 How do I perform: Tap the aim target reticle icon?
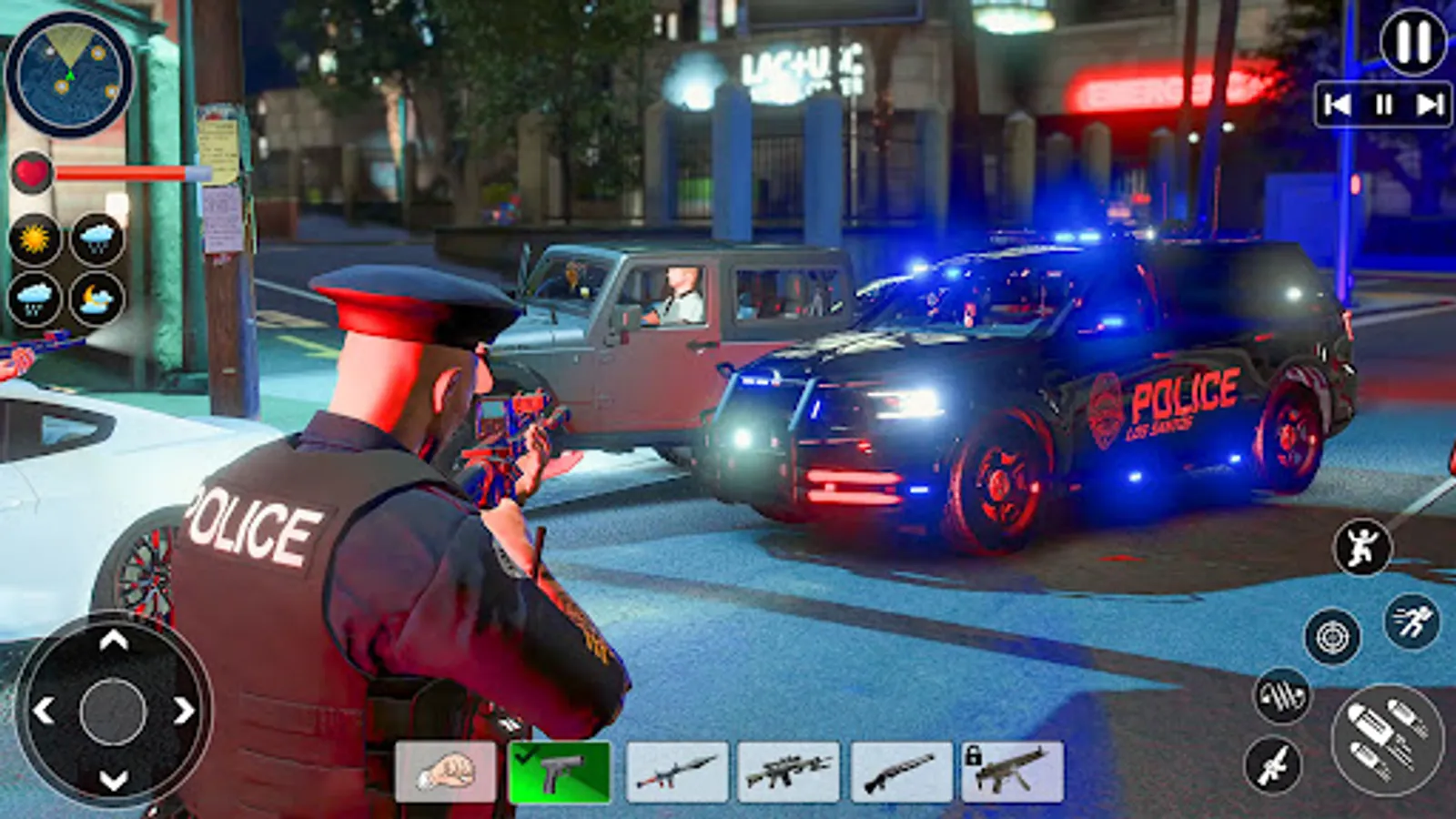(1330, 637)
